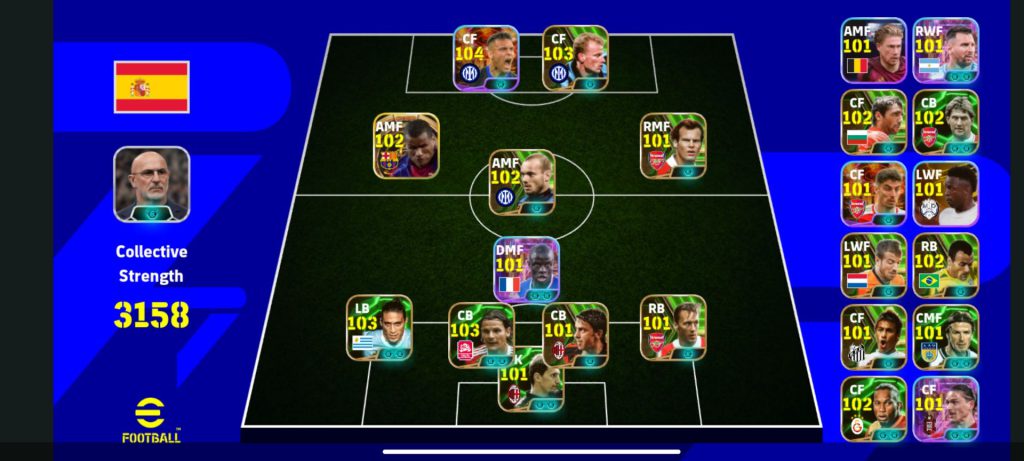Select the CF 104 striker card
The height and width of the screenshot is (461, 1024).
[486, 58]
